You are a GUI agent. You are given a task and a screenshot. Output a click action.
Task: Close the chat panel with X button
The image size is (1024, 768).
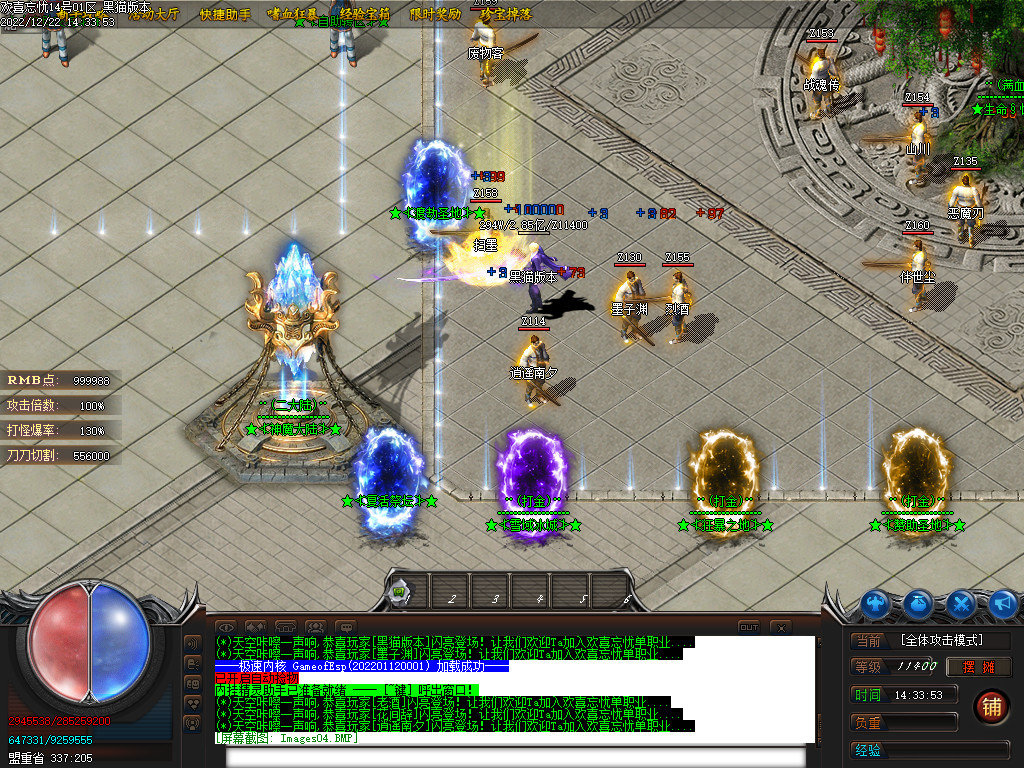(781, 627)
